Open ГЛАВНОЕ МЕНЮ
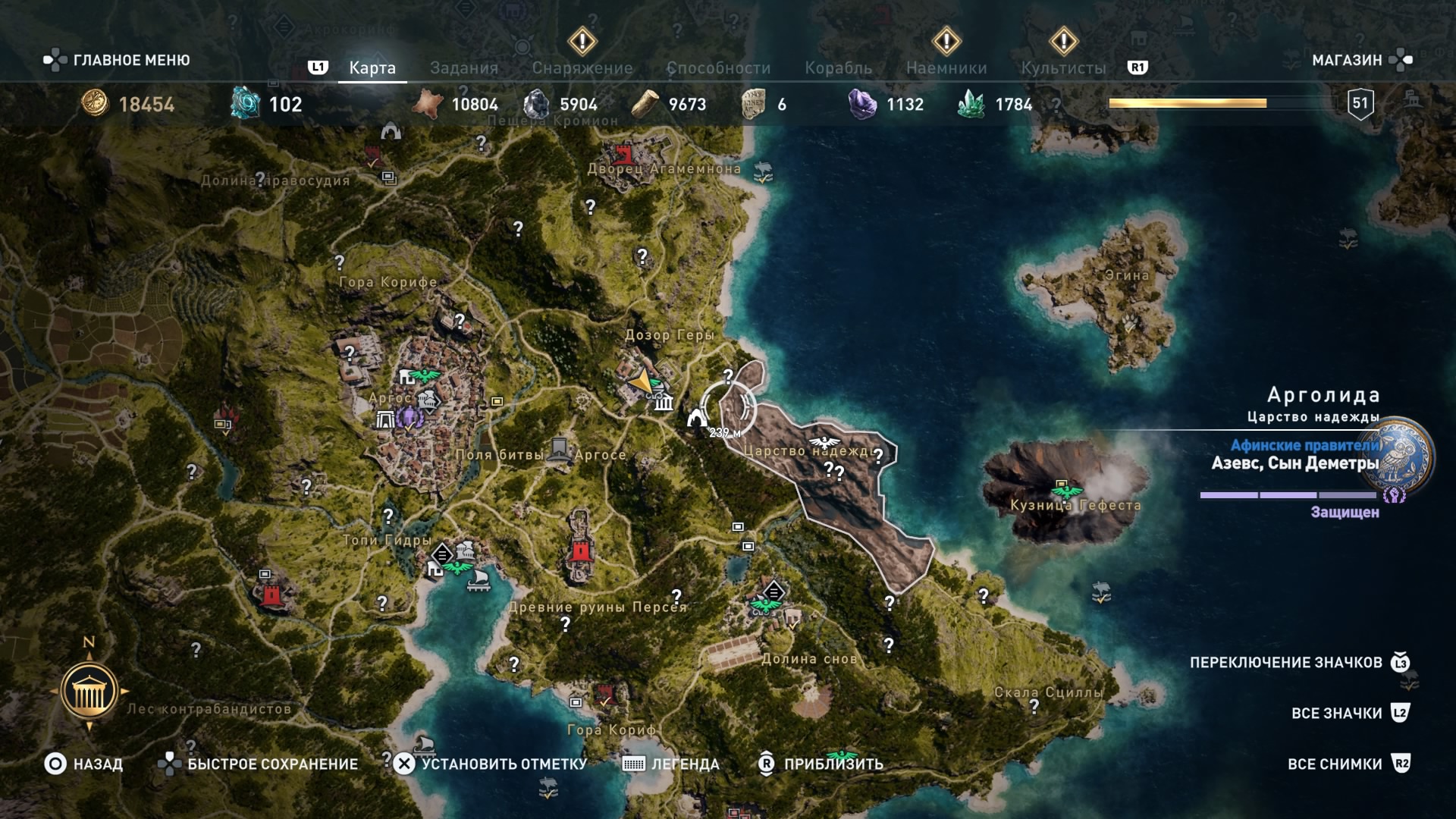 [117, 60]
